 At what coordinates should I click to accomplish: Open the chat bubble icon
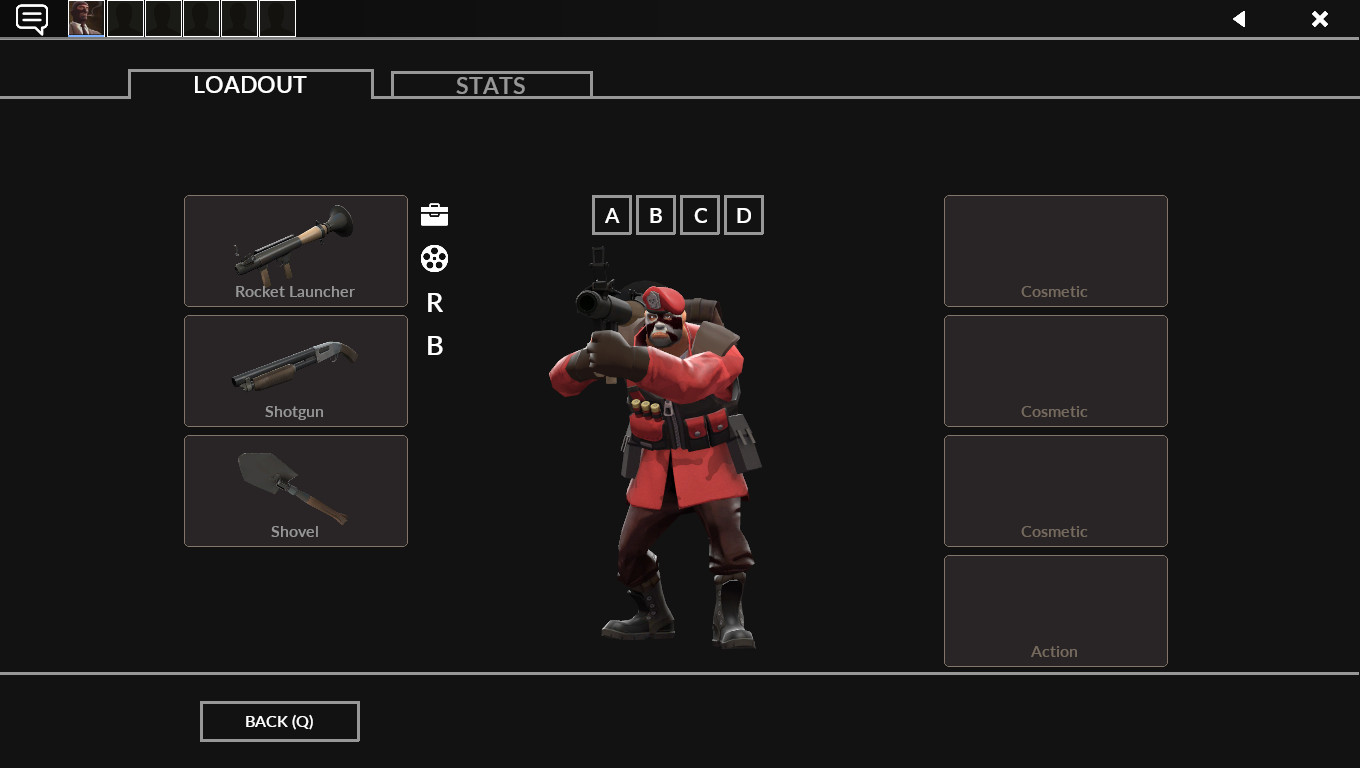click(x=31, y=19)
